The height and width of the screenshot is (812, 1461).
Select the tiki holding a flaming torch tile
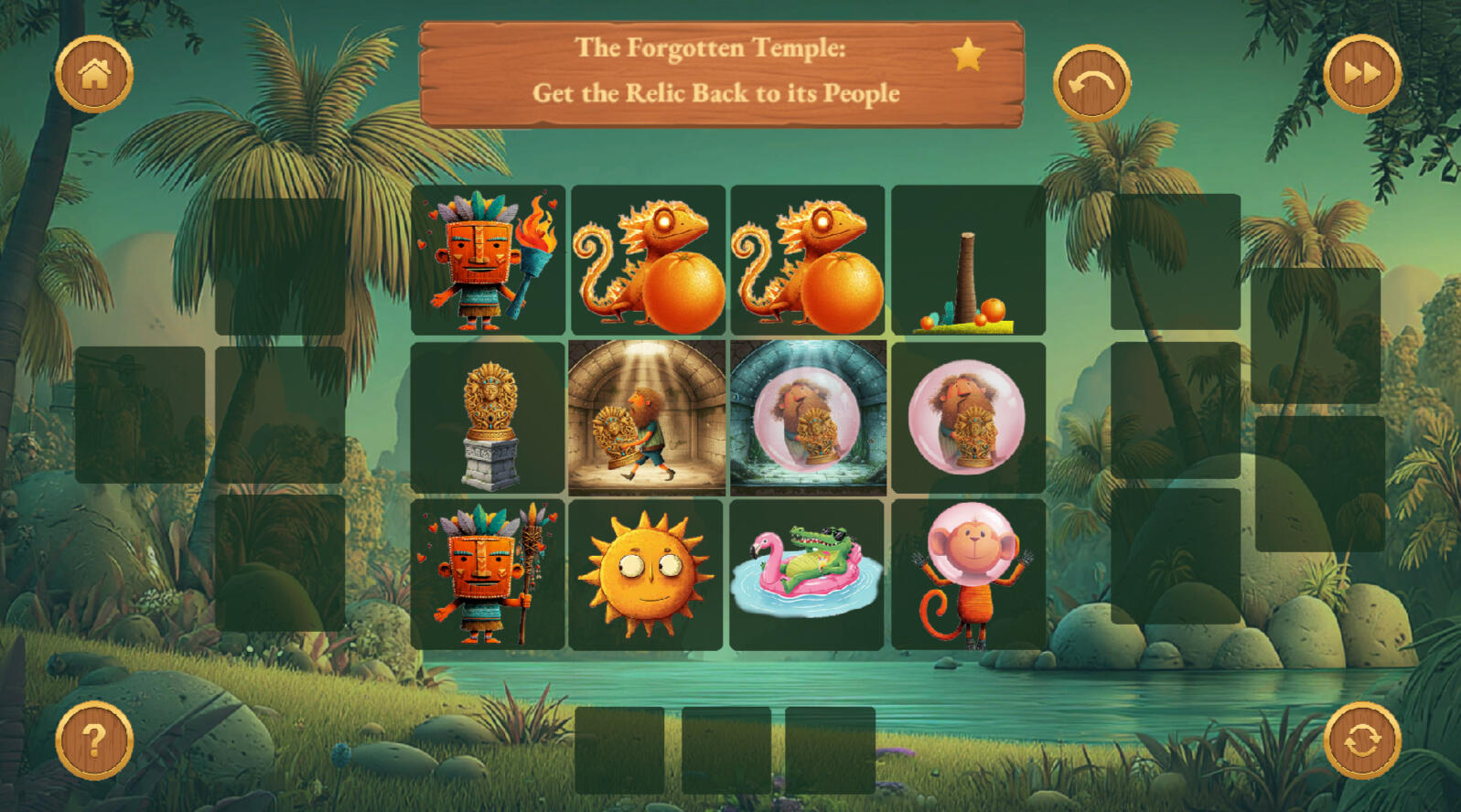[488, 261]
